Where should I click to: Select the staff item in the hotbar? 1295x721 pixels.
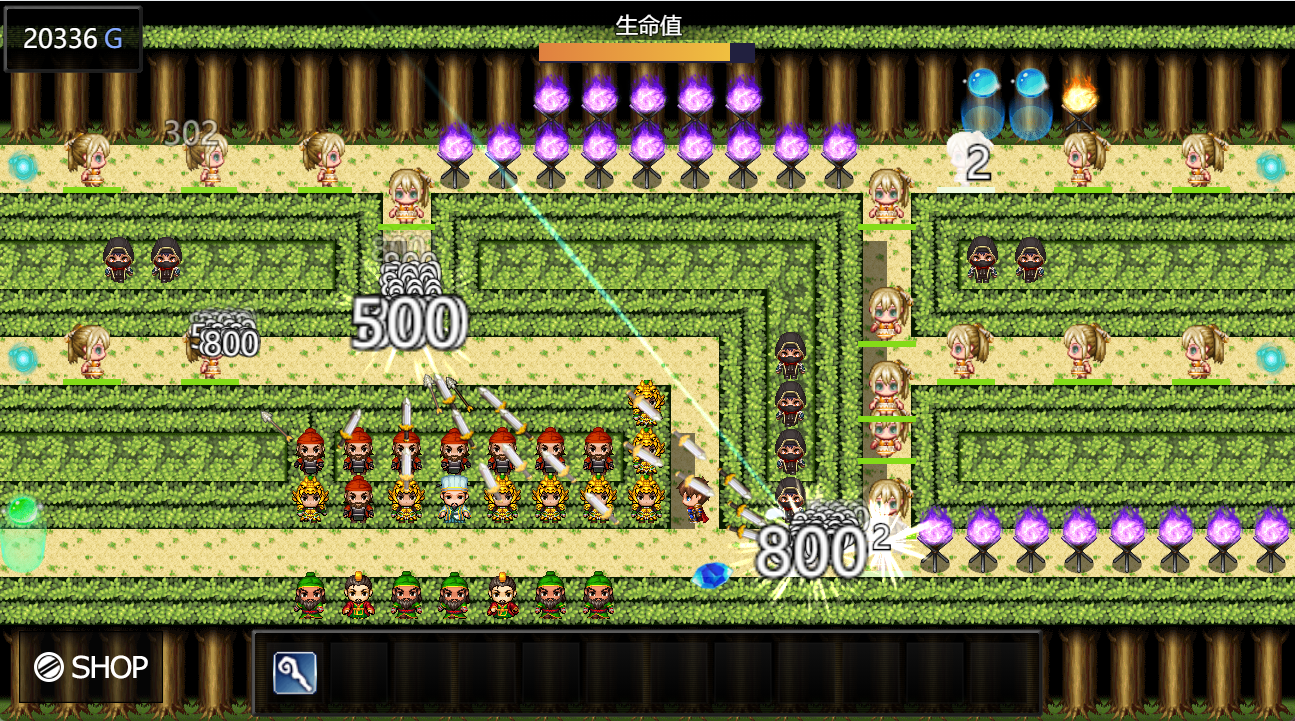[x=295, y=673]
